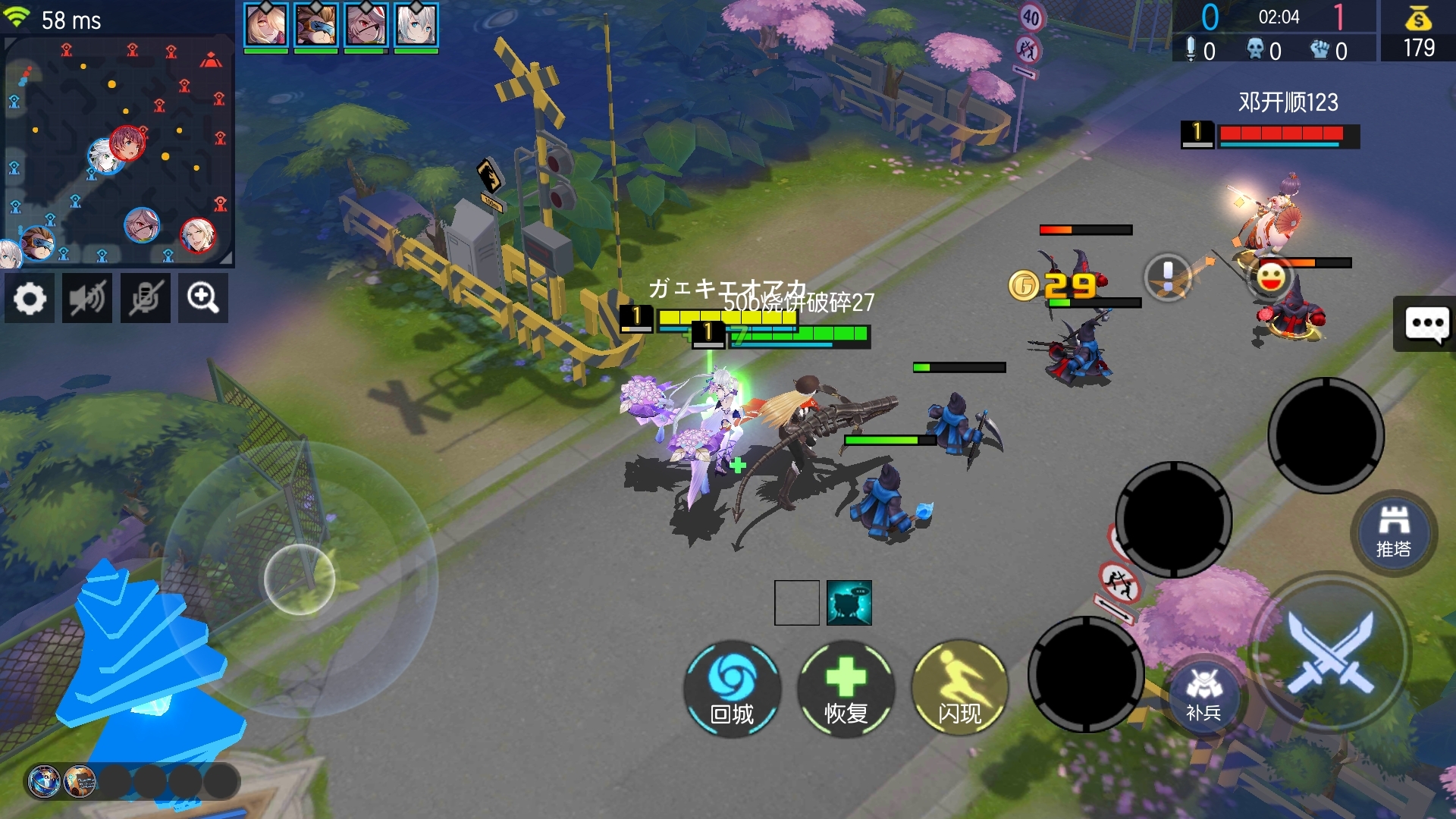Use the 回城 recall spell

[x=732, y=689]
